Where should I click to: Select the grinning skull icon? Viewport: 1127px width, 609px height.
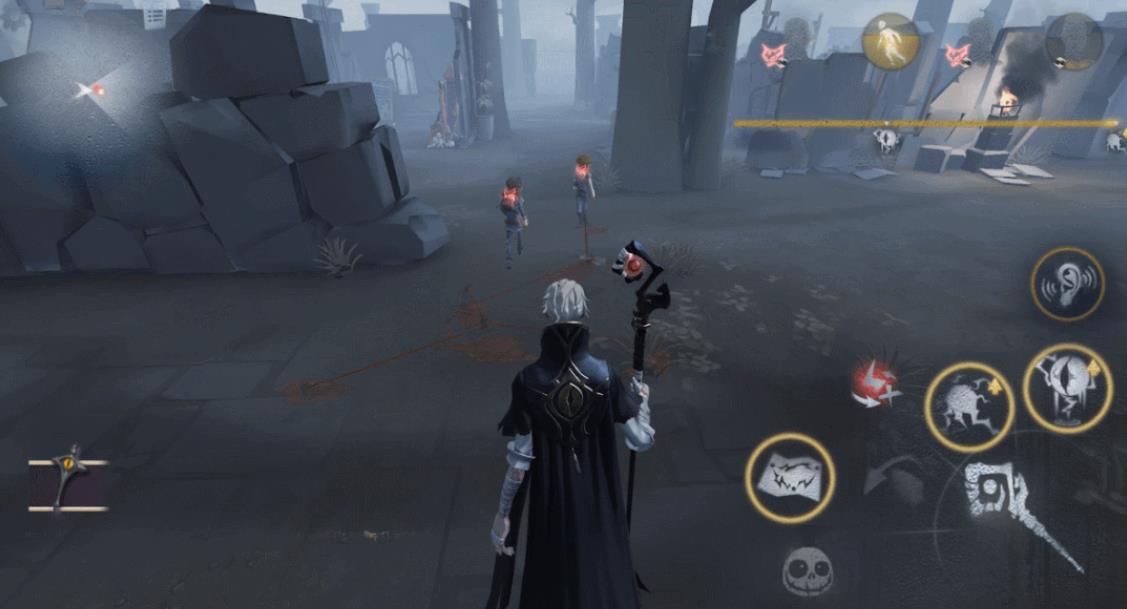pos(808,571)
